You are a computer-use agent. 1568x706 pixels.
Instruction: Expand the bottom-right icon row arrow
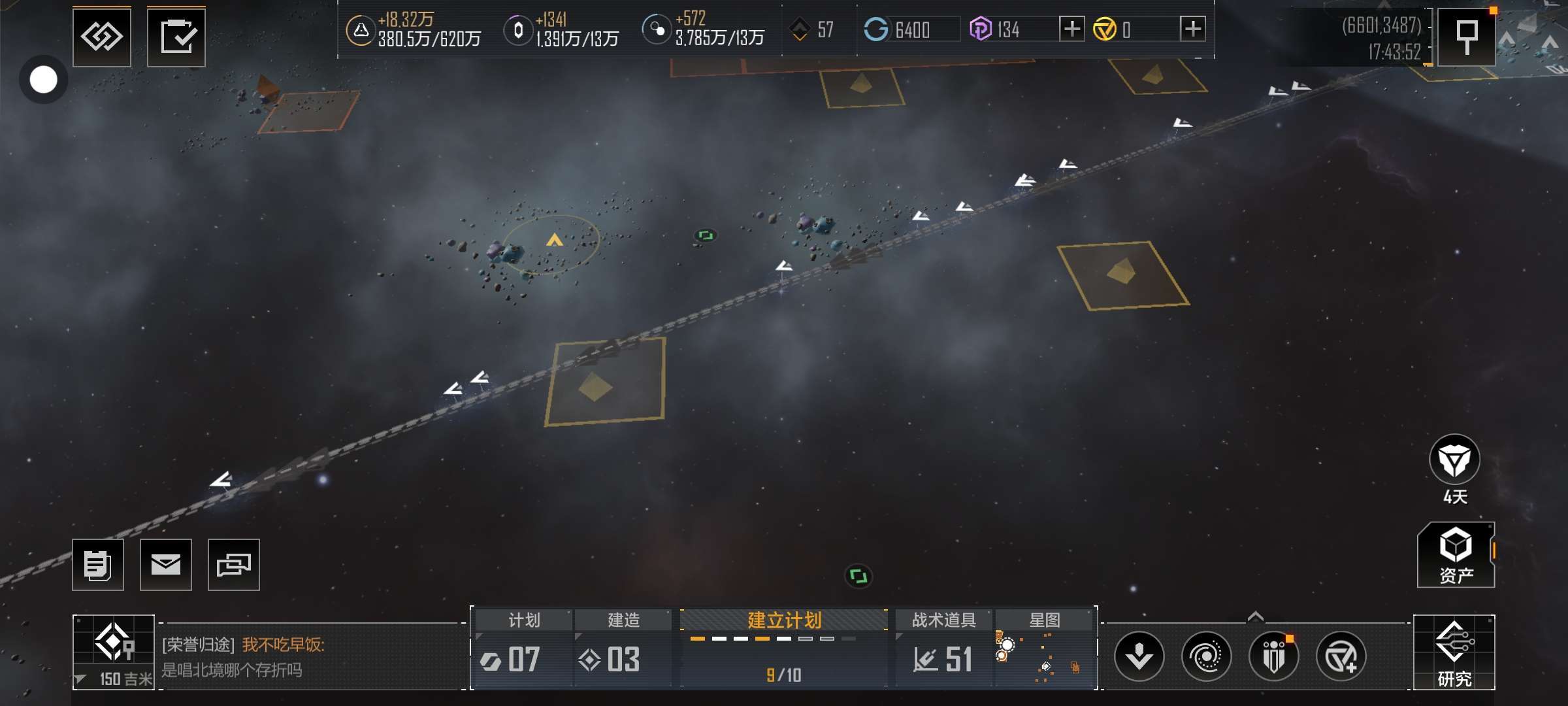point(1255,616)
